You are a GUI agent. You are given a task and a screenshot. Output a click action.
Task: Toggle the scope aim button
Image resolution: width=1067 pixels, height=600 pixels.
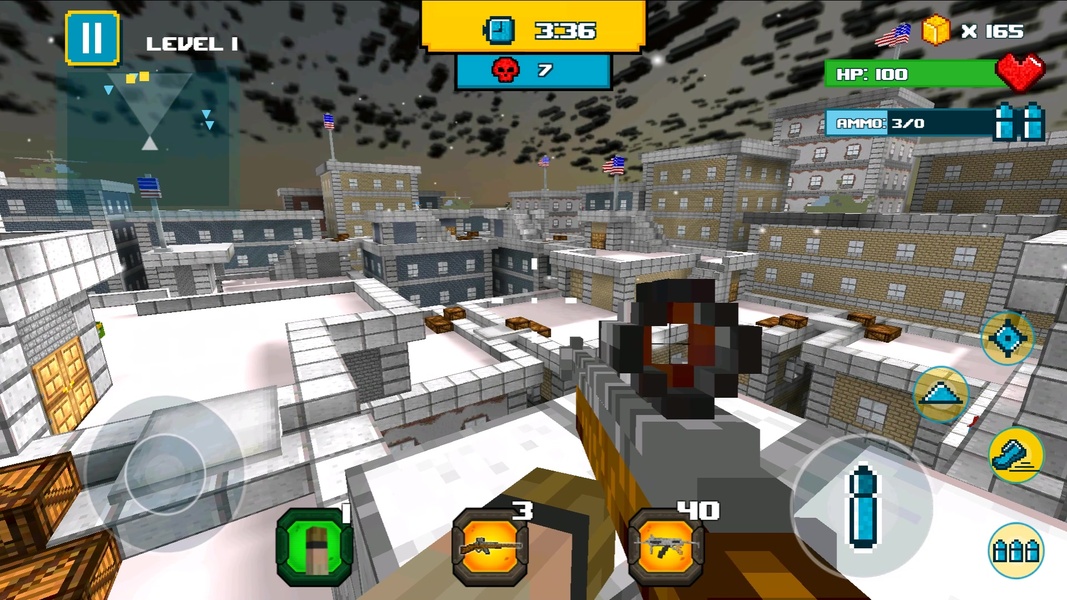click(x=1007, y=339)
